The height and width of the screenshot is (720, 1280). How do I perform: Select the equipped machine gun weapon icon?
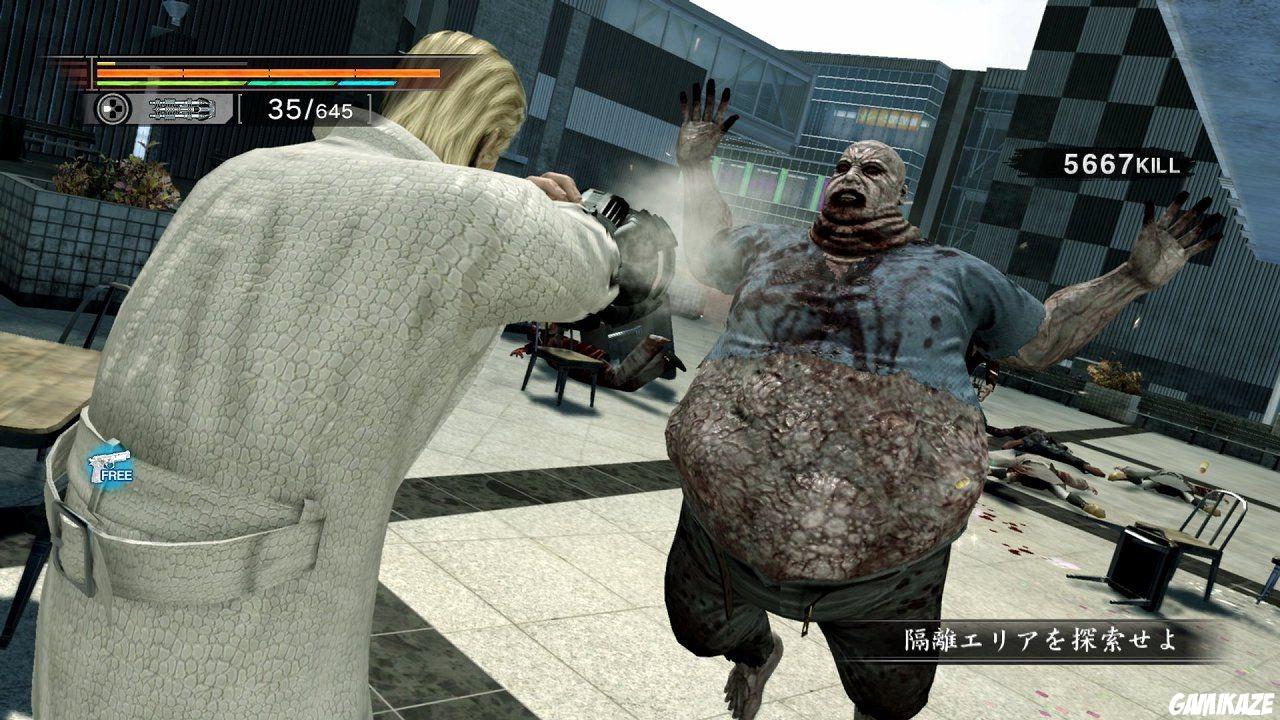(181, 109)
